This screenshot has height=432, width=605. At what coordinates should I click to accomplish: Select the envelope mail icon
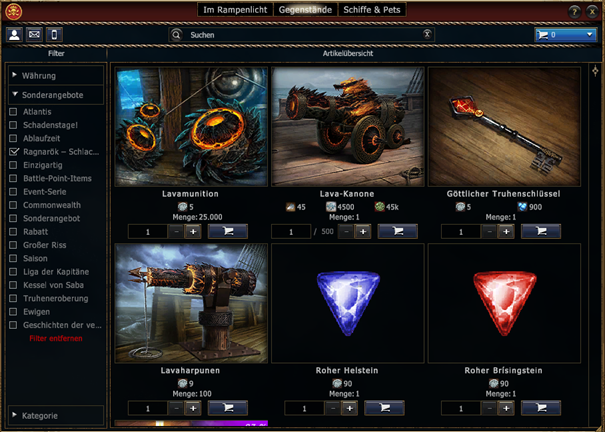pyautogui.click(x=35, y=35)
